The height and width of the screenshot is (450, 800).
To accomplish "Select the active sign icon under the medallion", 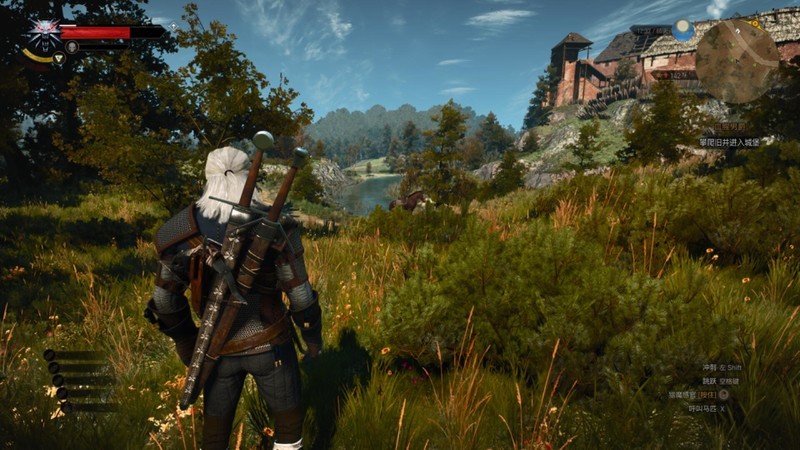I will tap(58, 59).
